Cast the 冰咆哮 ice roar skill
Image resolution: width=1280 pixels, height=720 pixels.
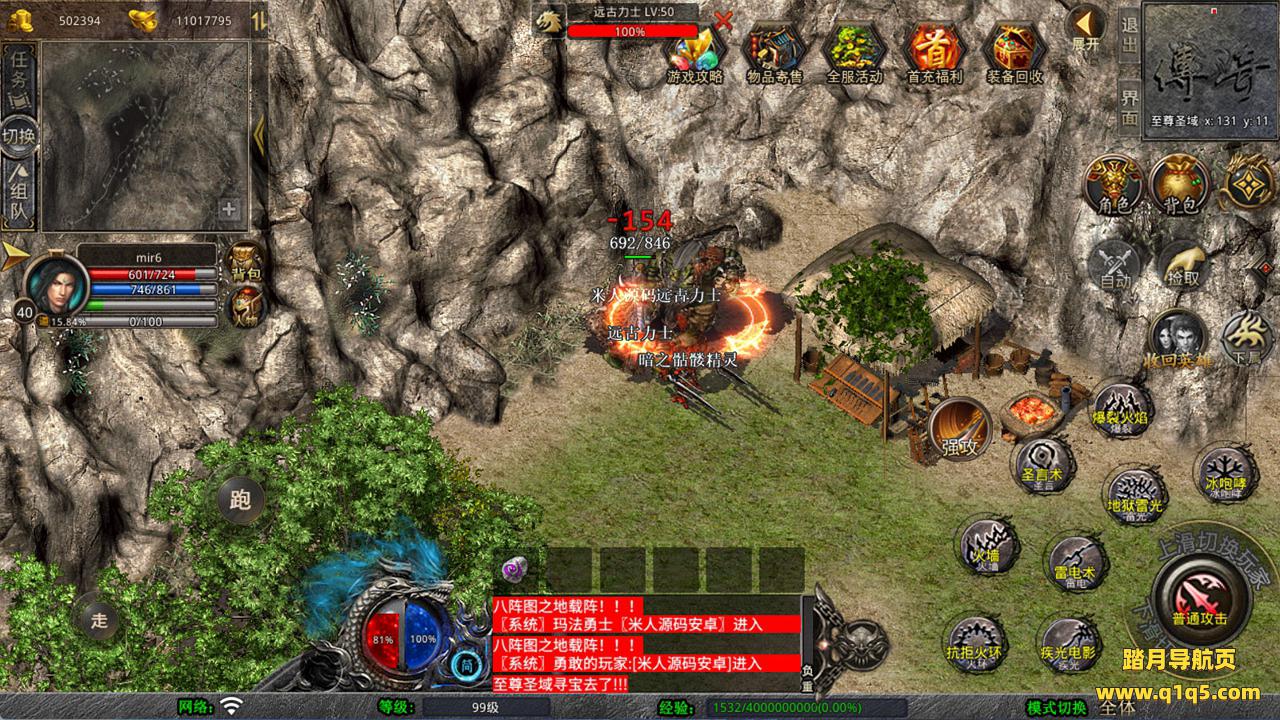tap(1224, 472)
